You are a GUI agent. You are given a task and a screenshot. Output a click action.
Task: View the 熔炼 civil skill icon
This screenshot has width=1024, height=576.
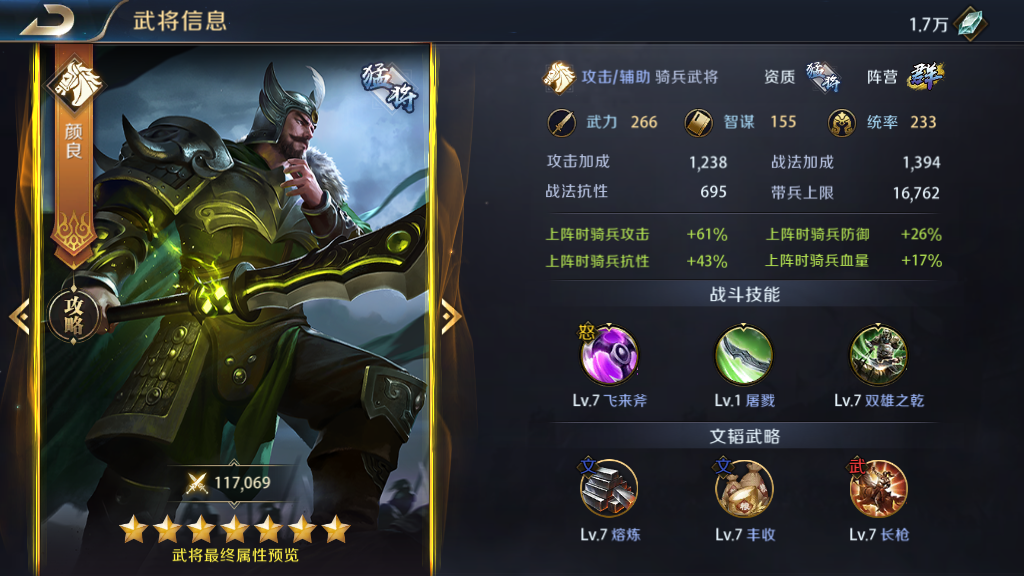tap(609, 489)
